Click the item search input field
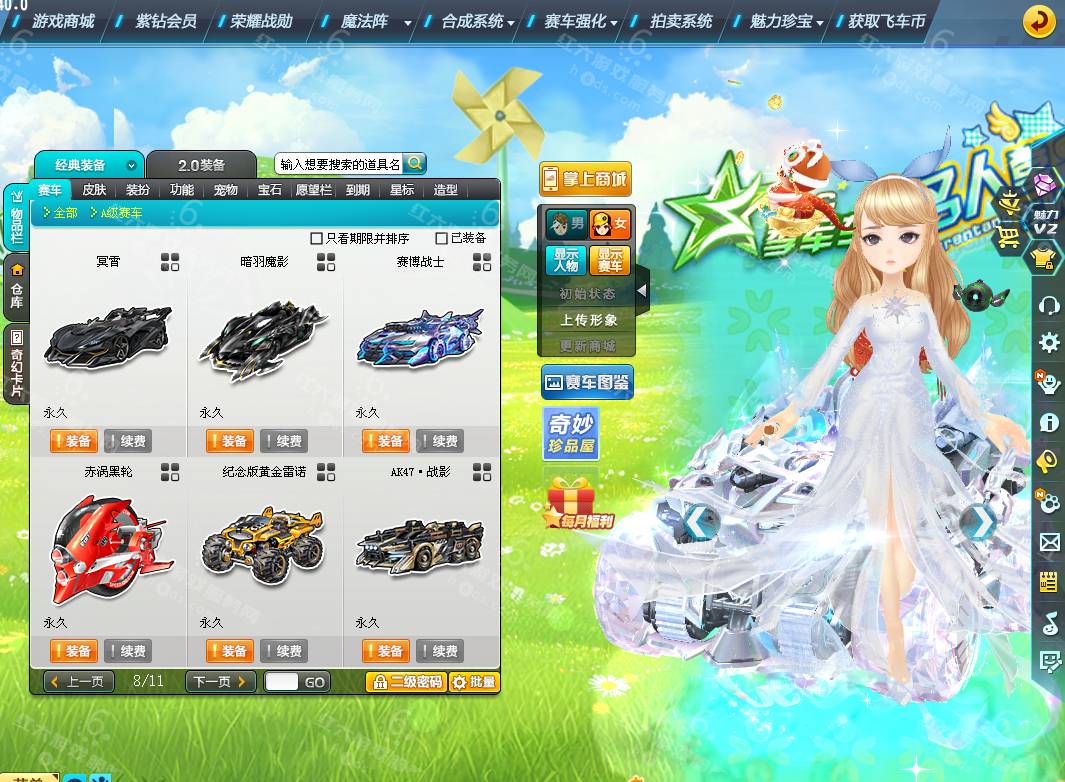 (x=339, y=164)
